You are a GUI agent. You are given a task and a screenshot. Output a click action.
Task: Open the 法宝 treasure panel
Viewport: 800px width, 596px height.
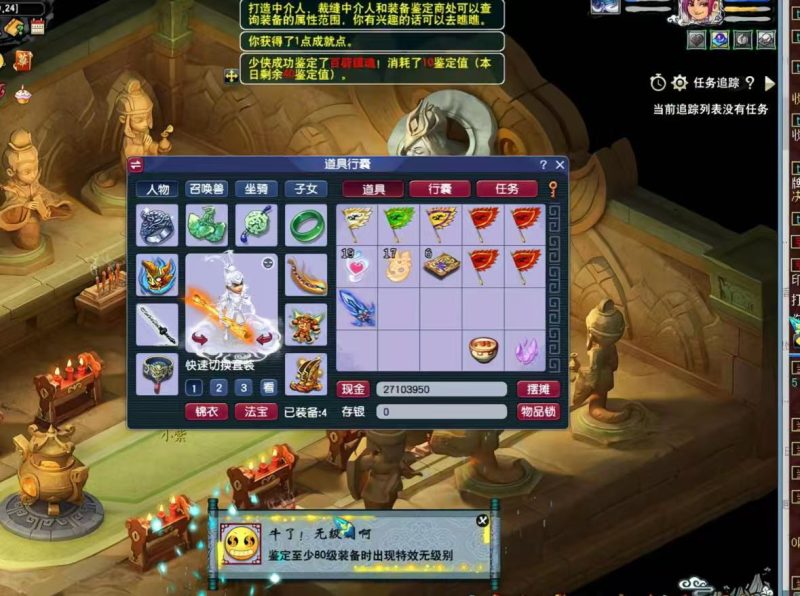[x=256, y=411]
